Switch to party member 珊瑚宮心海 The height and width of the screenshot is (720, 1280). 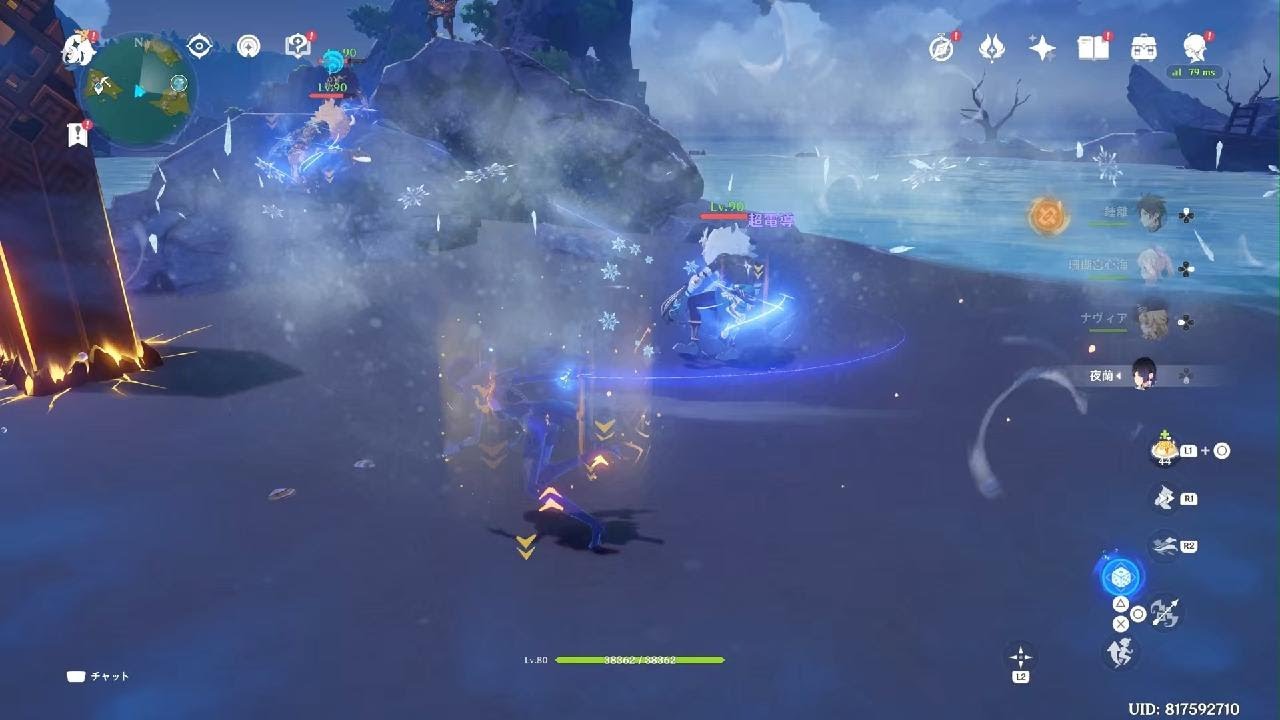point(1152,267)
